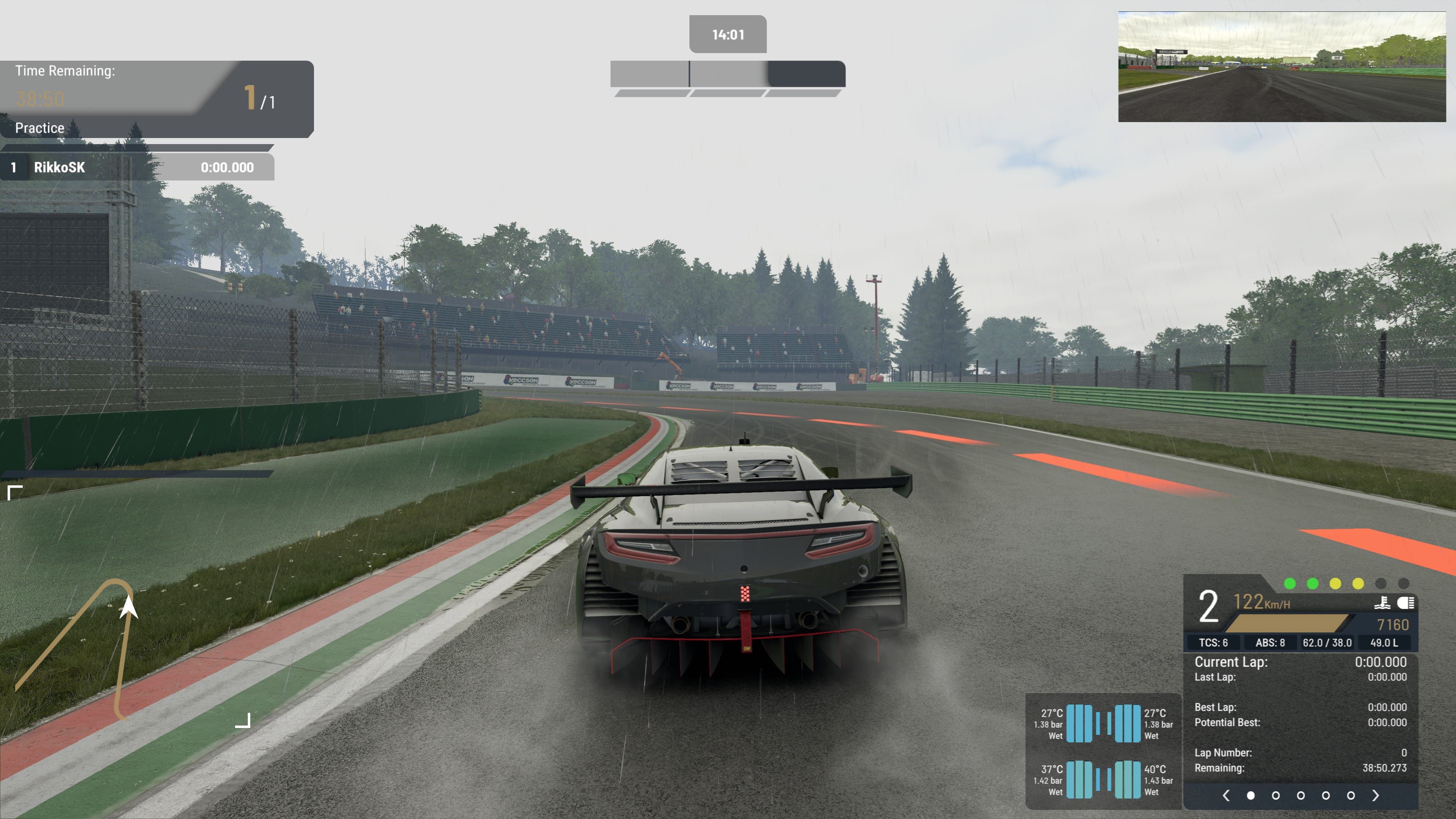Select the filled first page dot

(x=1251, y=796)
